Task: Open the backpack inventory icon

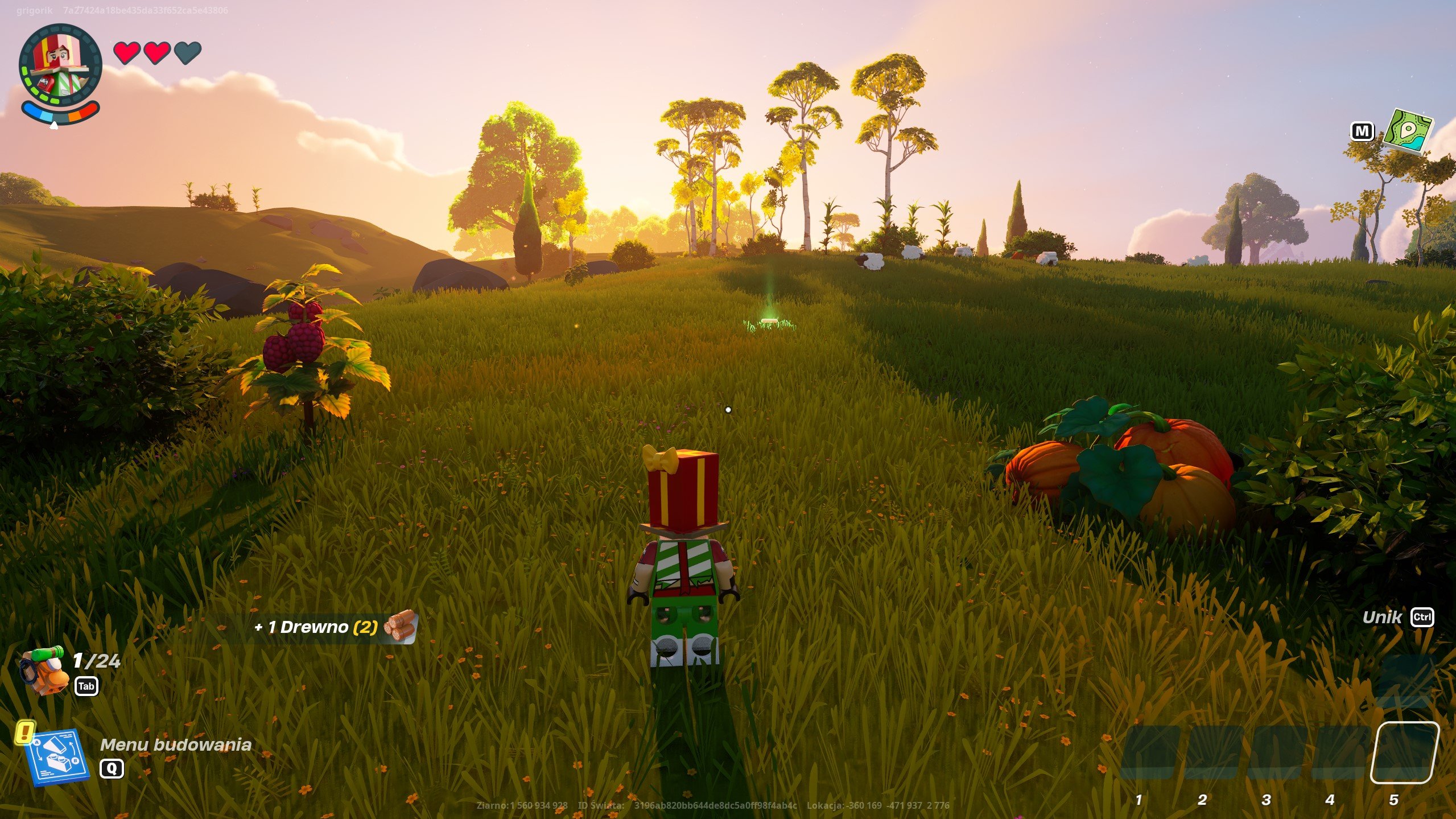Action: coord(44,670)
